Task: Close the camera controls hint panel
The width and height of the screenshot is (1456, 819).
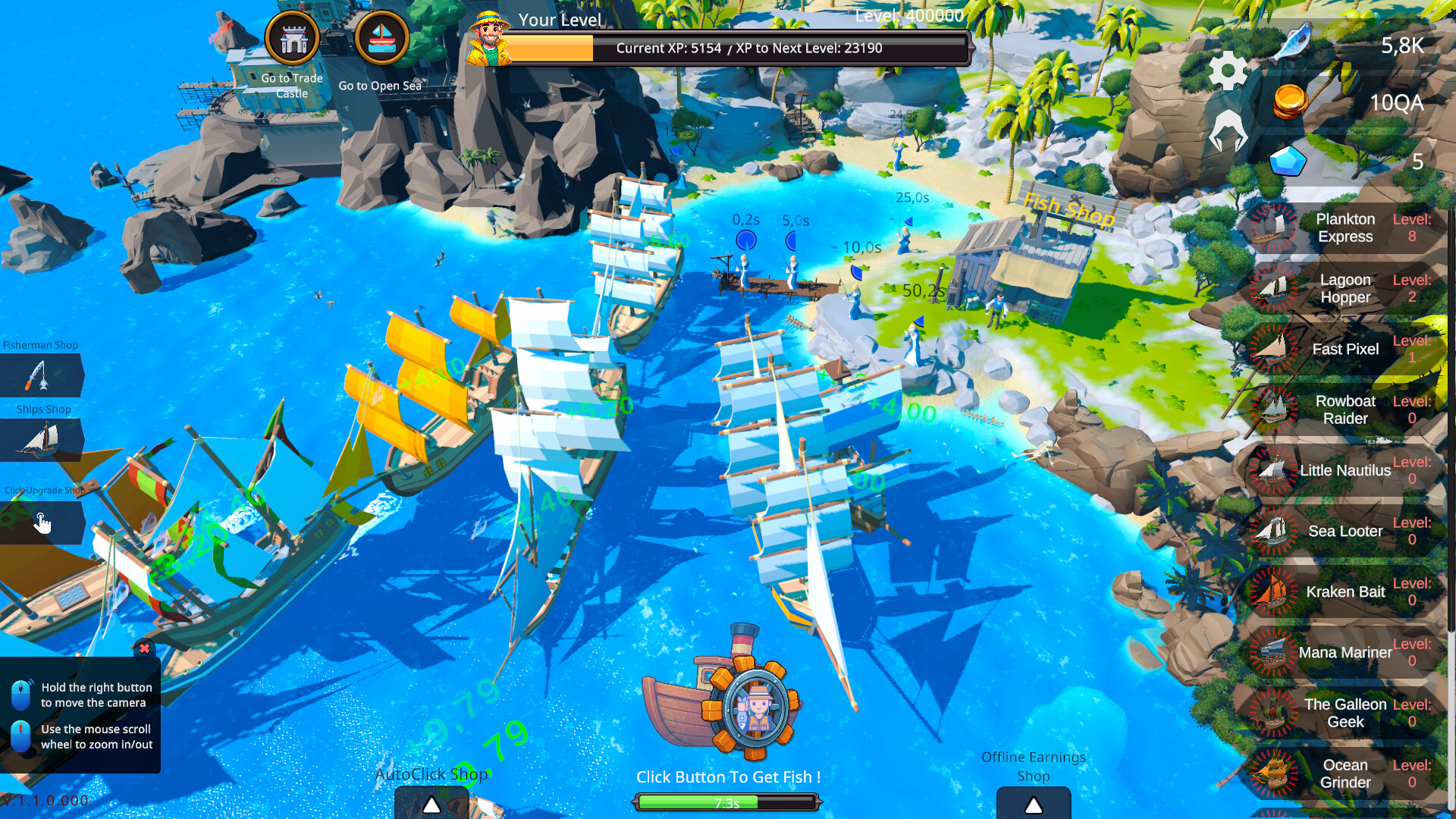Action: [144, 648]
